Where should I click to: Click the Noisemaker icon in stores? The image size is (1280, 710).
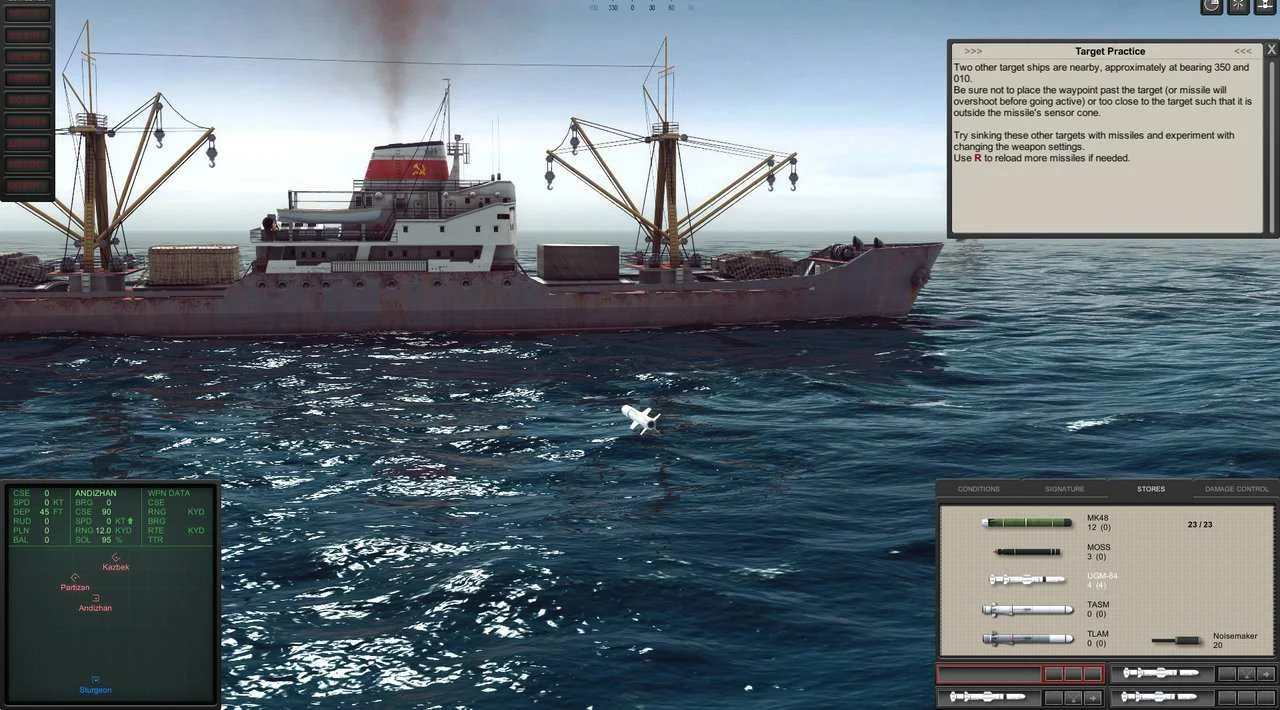(x=1177, y=640)
